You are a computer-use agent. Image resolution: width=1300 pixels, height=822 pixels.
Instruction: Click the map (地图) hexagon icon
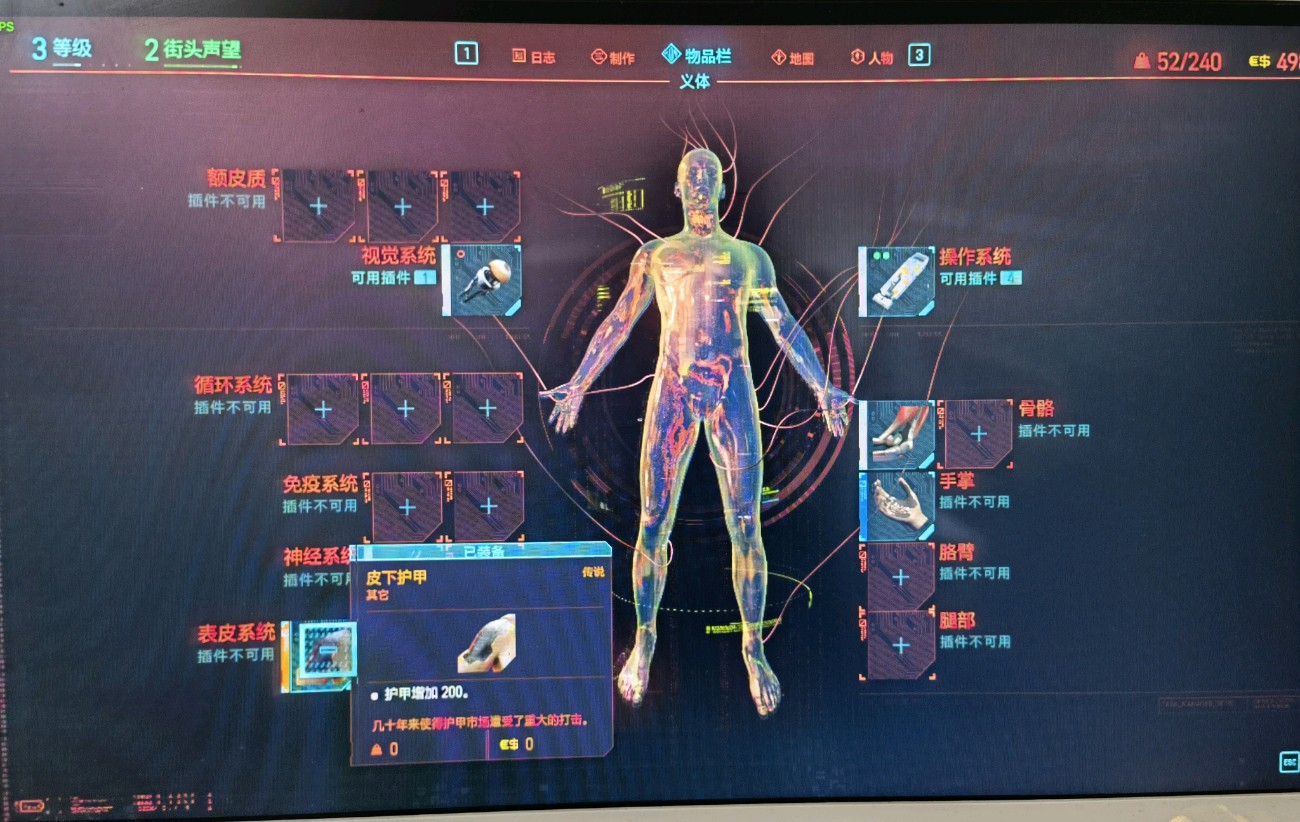780,57
